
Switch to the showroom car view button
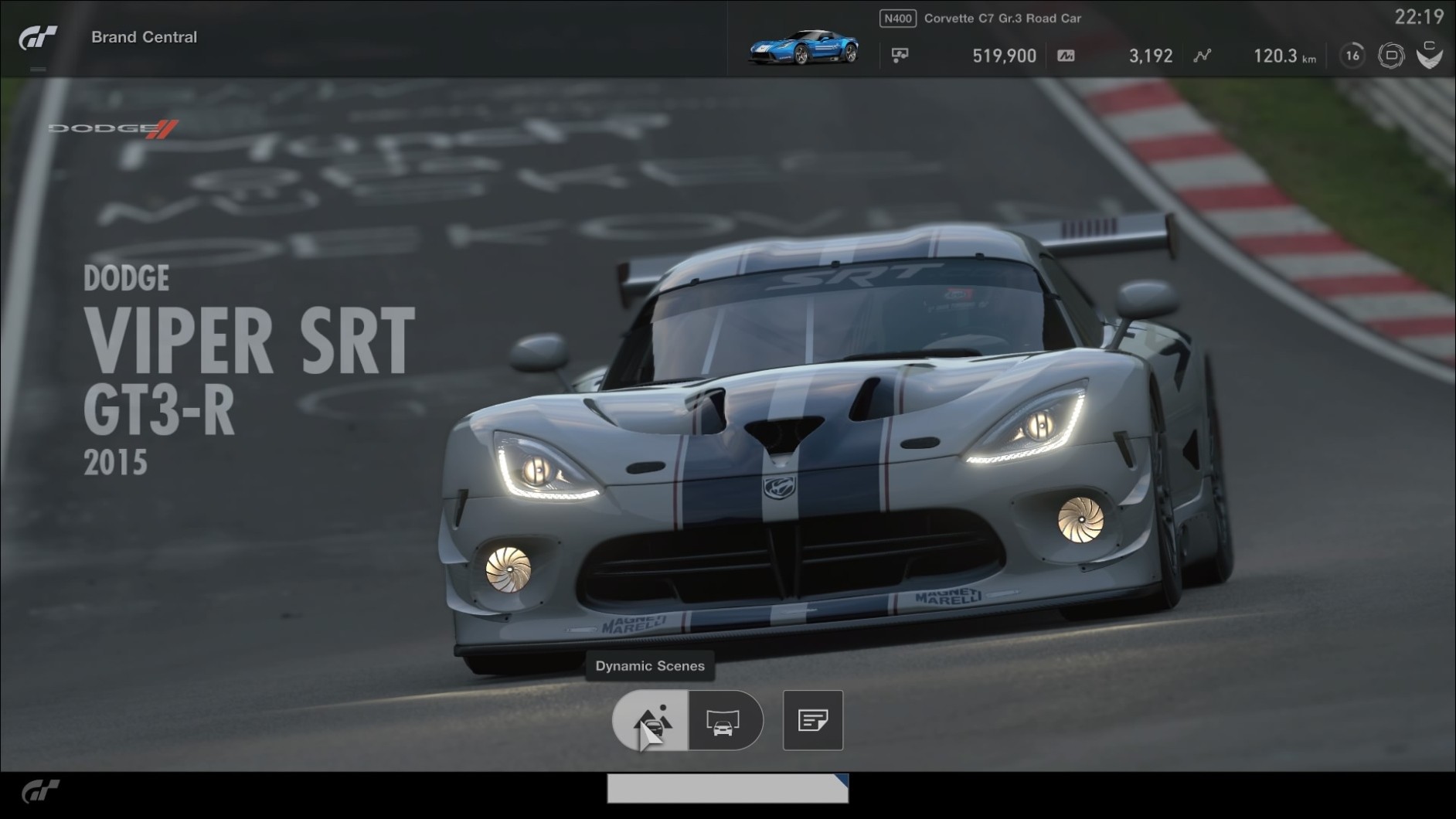724,721
